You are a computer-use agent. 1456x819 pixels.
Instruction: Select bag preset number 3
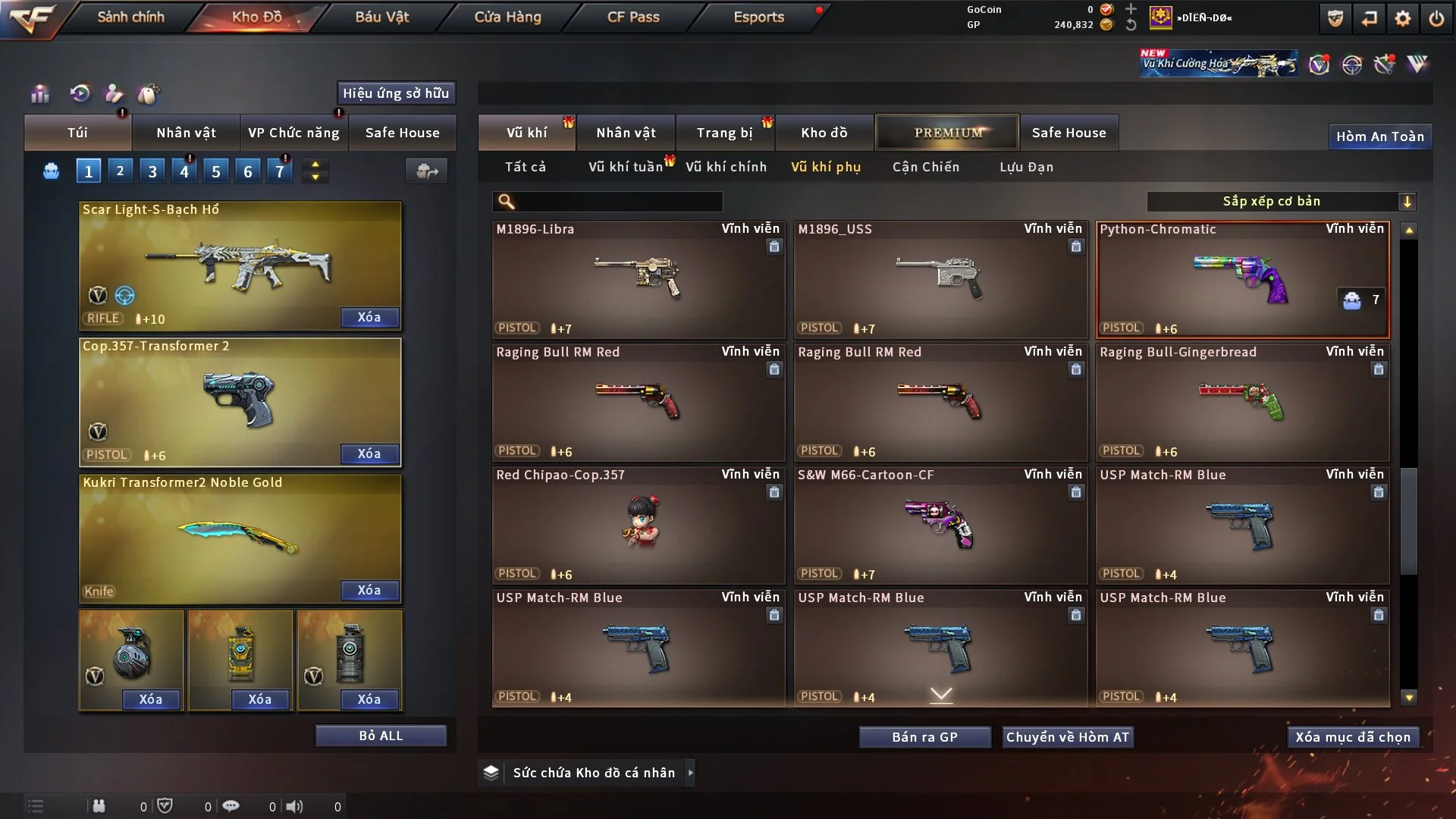click(x=152, y=171)
